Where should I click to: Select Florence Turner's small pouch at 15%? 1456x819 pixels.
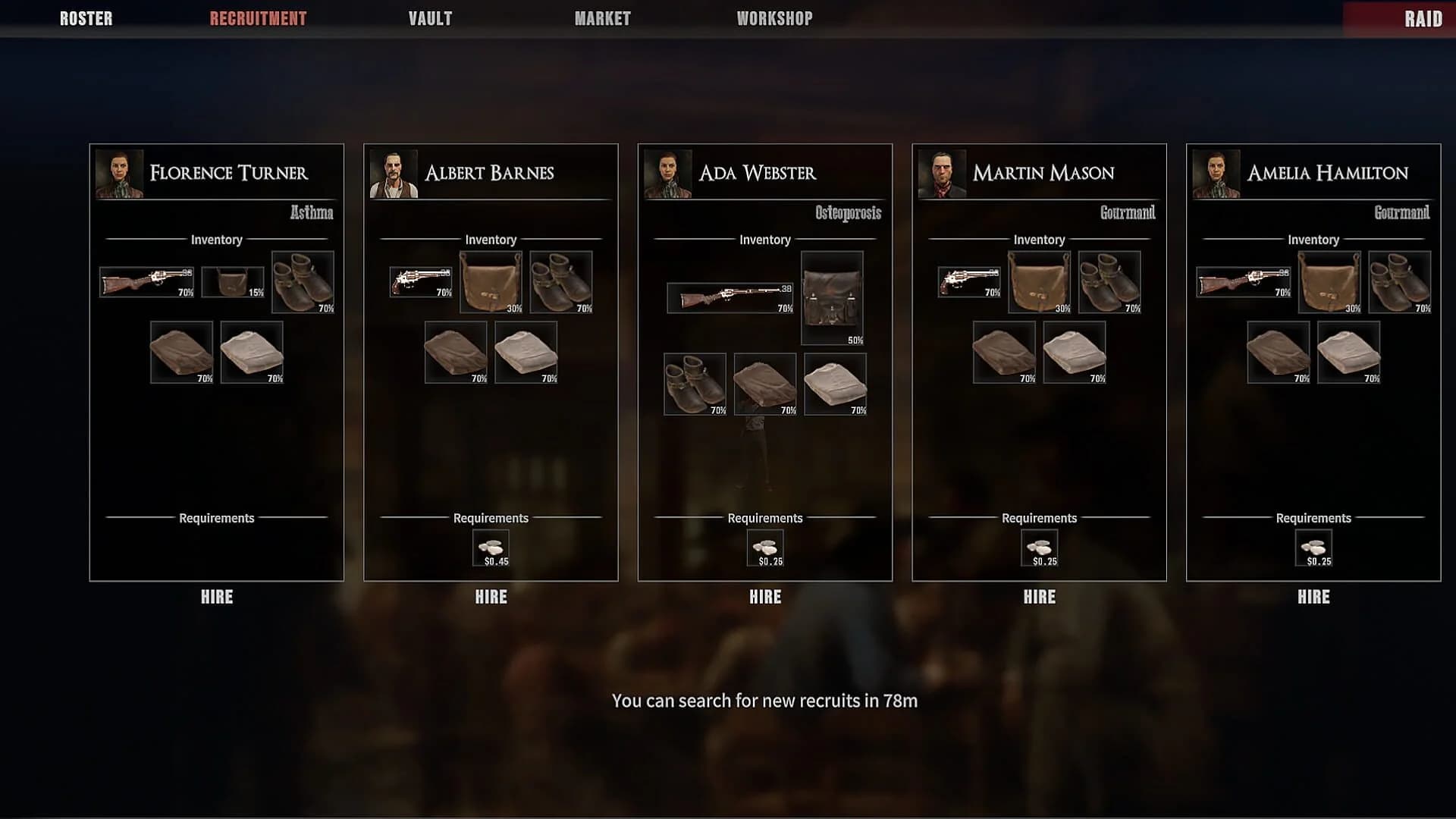pyautogui.click(x=232, y=281)
